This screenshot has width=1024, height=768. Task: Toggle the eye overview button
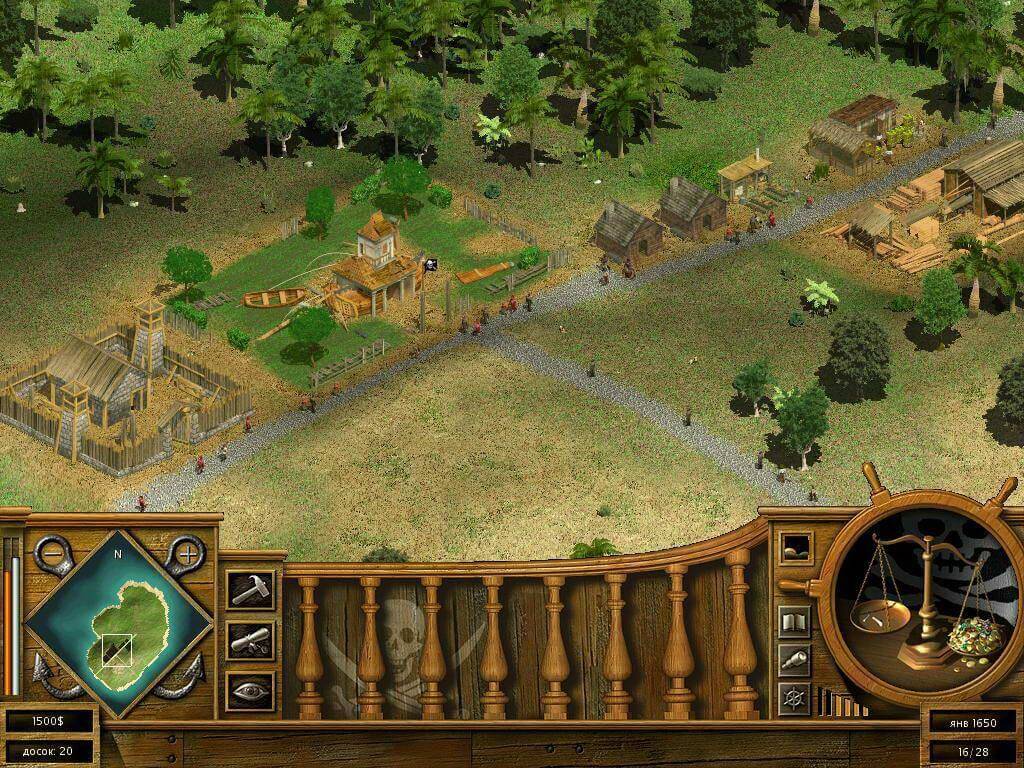[x=249, y=690]
